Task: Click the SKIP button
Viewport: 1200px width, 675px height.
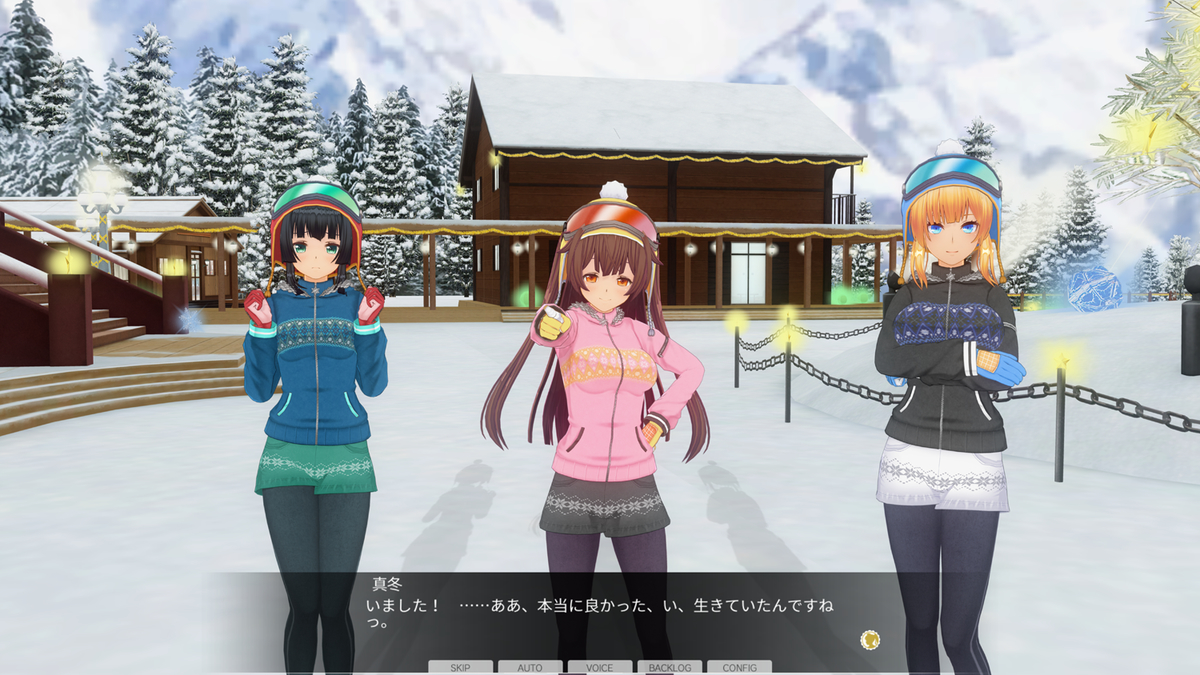Action: pyautogui.click(x=460, y=667)
